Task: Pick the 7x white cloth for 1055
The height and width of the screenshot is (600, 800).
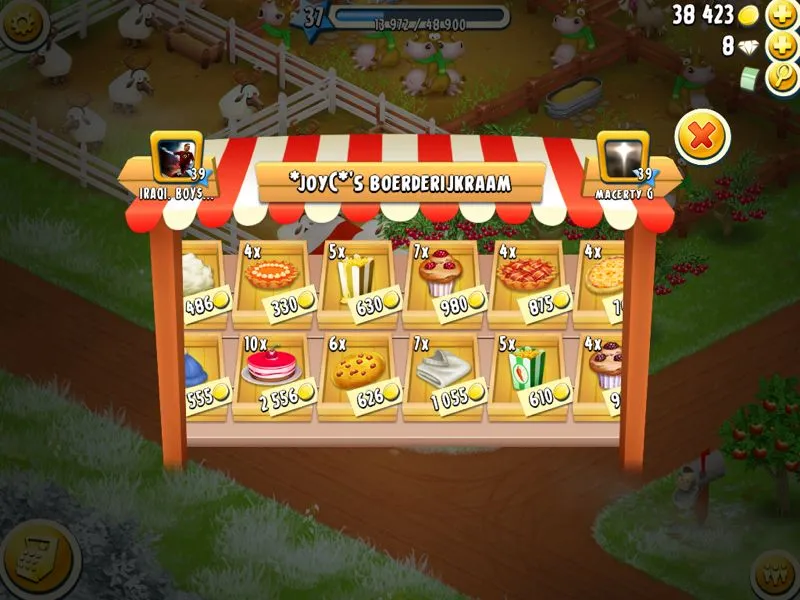Action: pyautogui.click(x=440, y=374)
